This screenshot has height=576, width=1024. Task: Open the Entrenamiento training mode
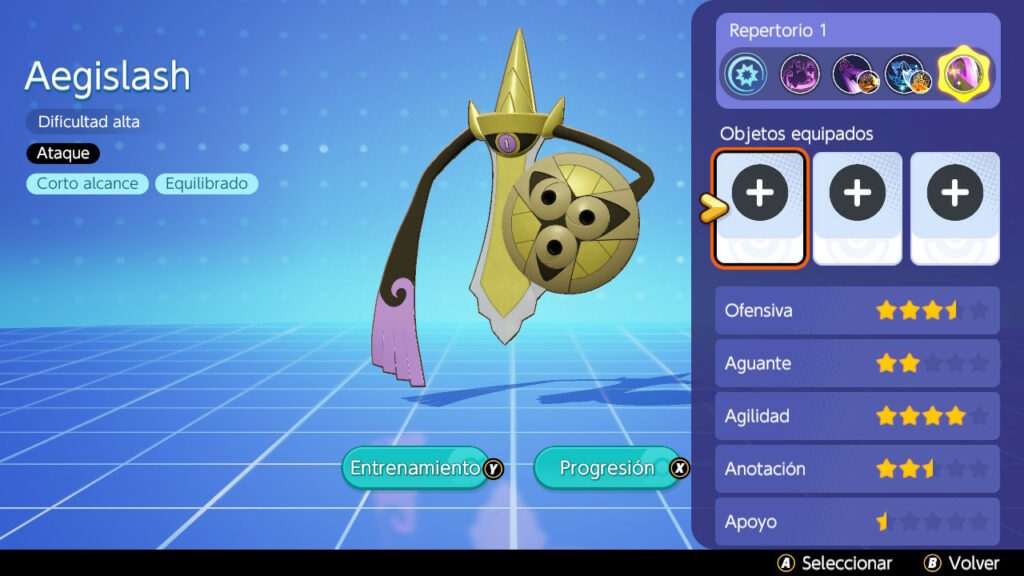pos(414,468)
